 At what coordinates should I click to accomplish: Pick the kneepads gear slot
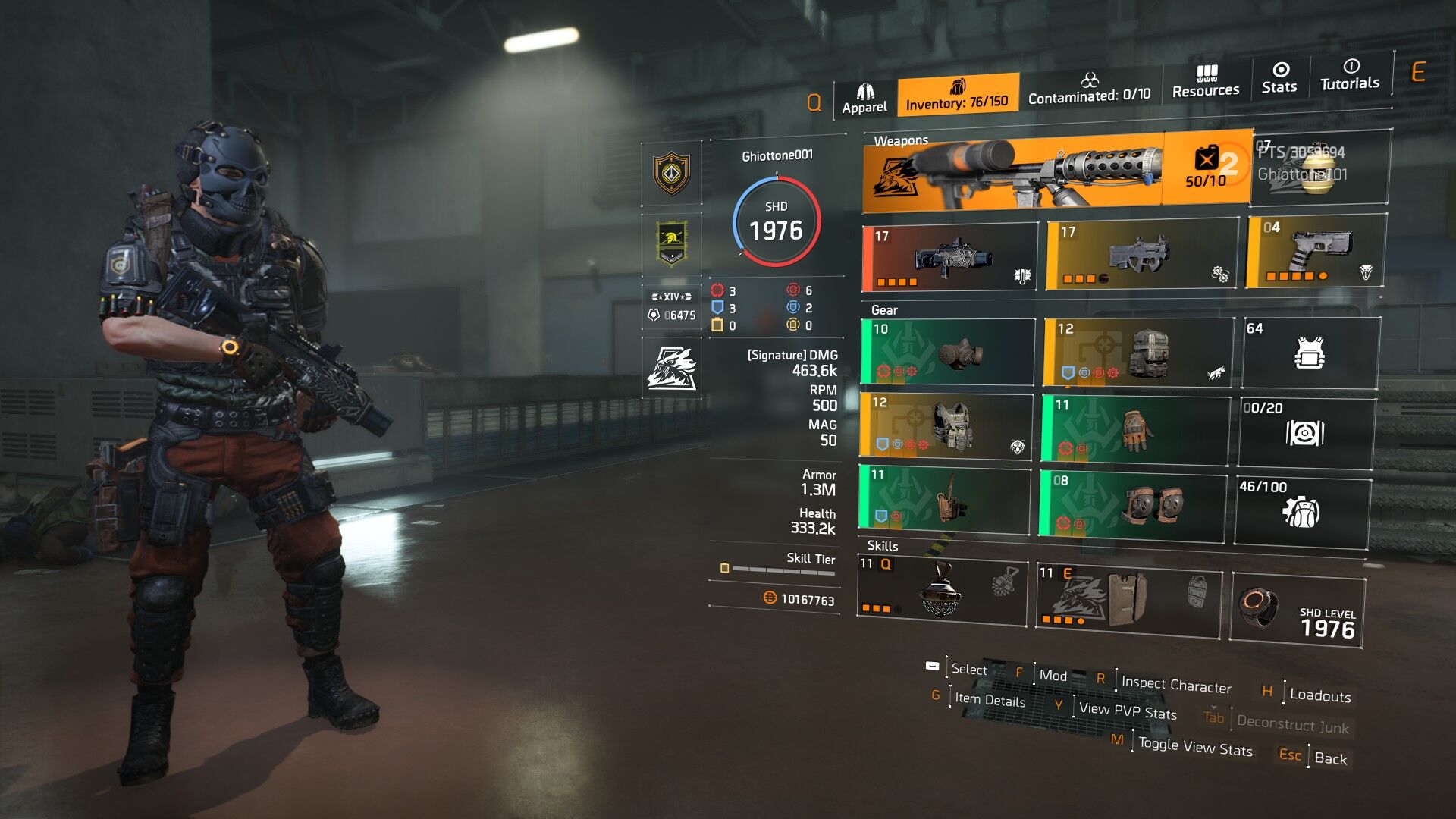(1132, 503)
